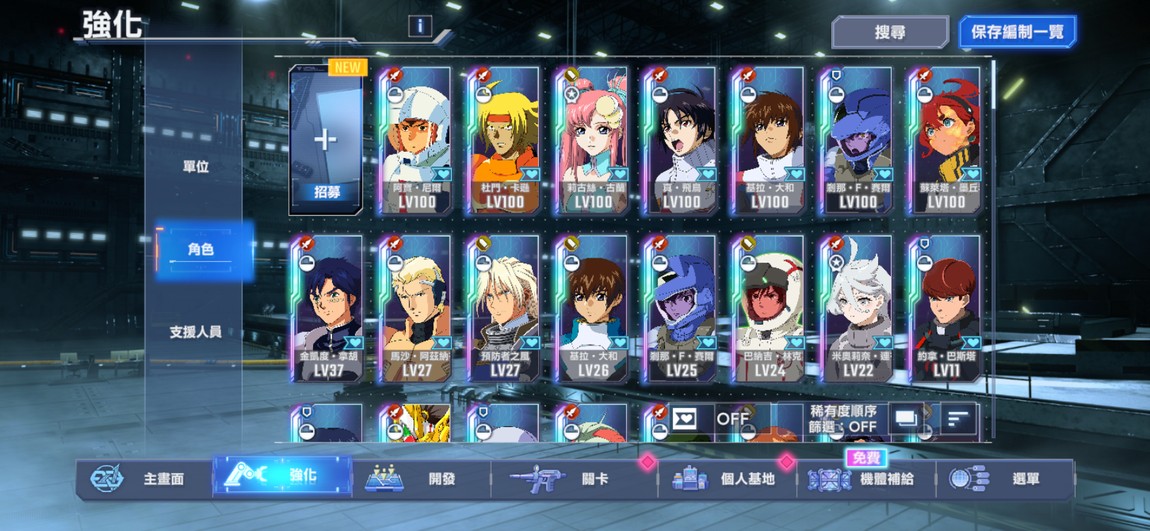This screenshot has height=531, width=1150.
Task: Pick the 預防者之風 character card
Action: tap(505, 308)
